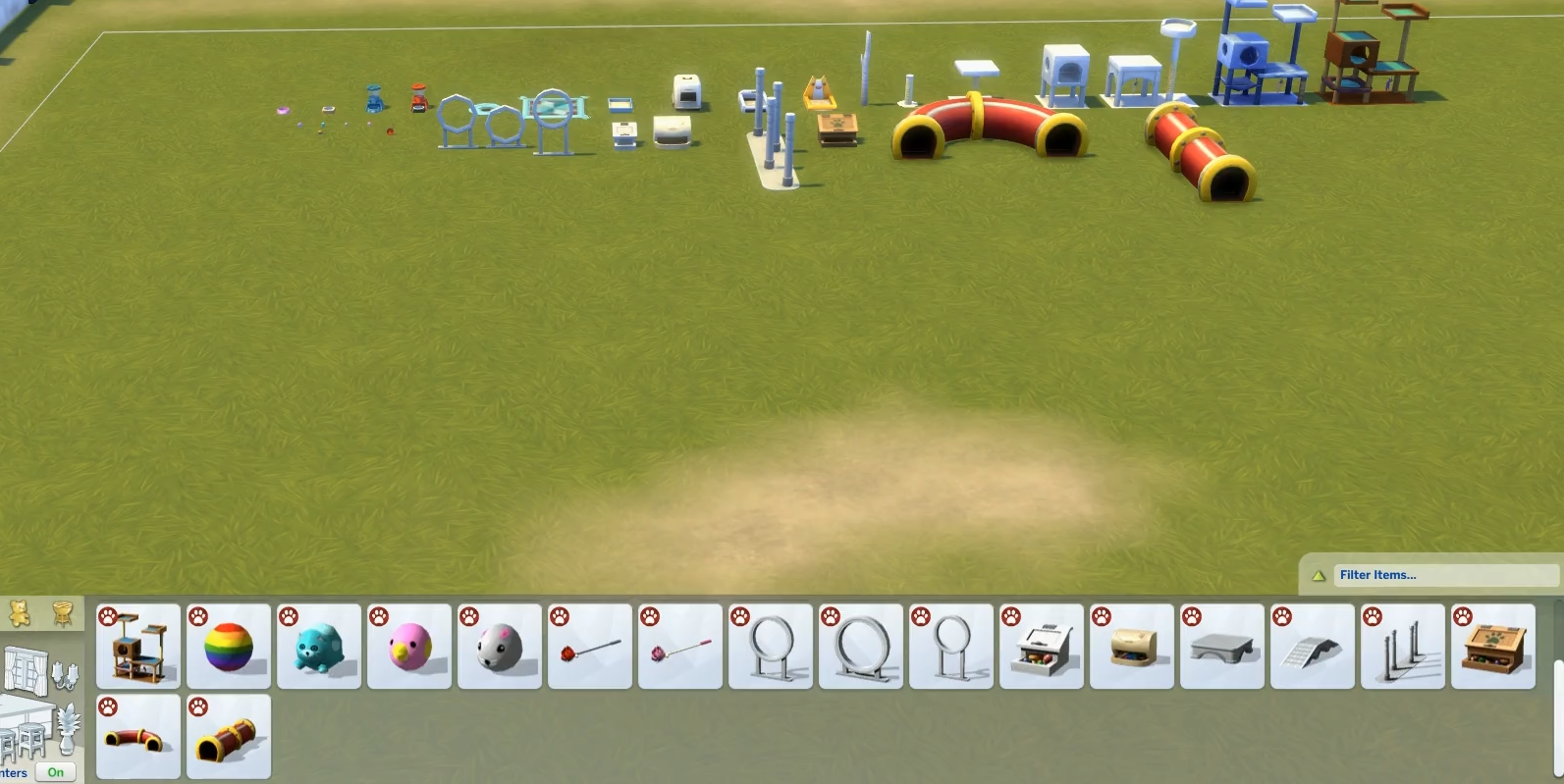Pick the blue cat-shaped pet toy
The height and width of the screenshot is (784, 1564).
coord(319,647)
